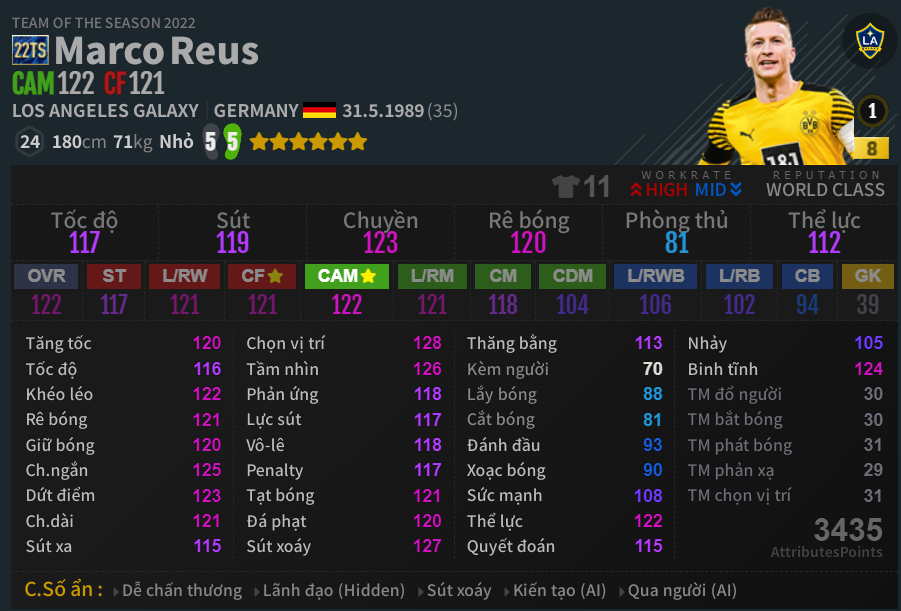Open the L/RB position rating
The width and height of the screenshot is (901, 611).
pos(739,276)
